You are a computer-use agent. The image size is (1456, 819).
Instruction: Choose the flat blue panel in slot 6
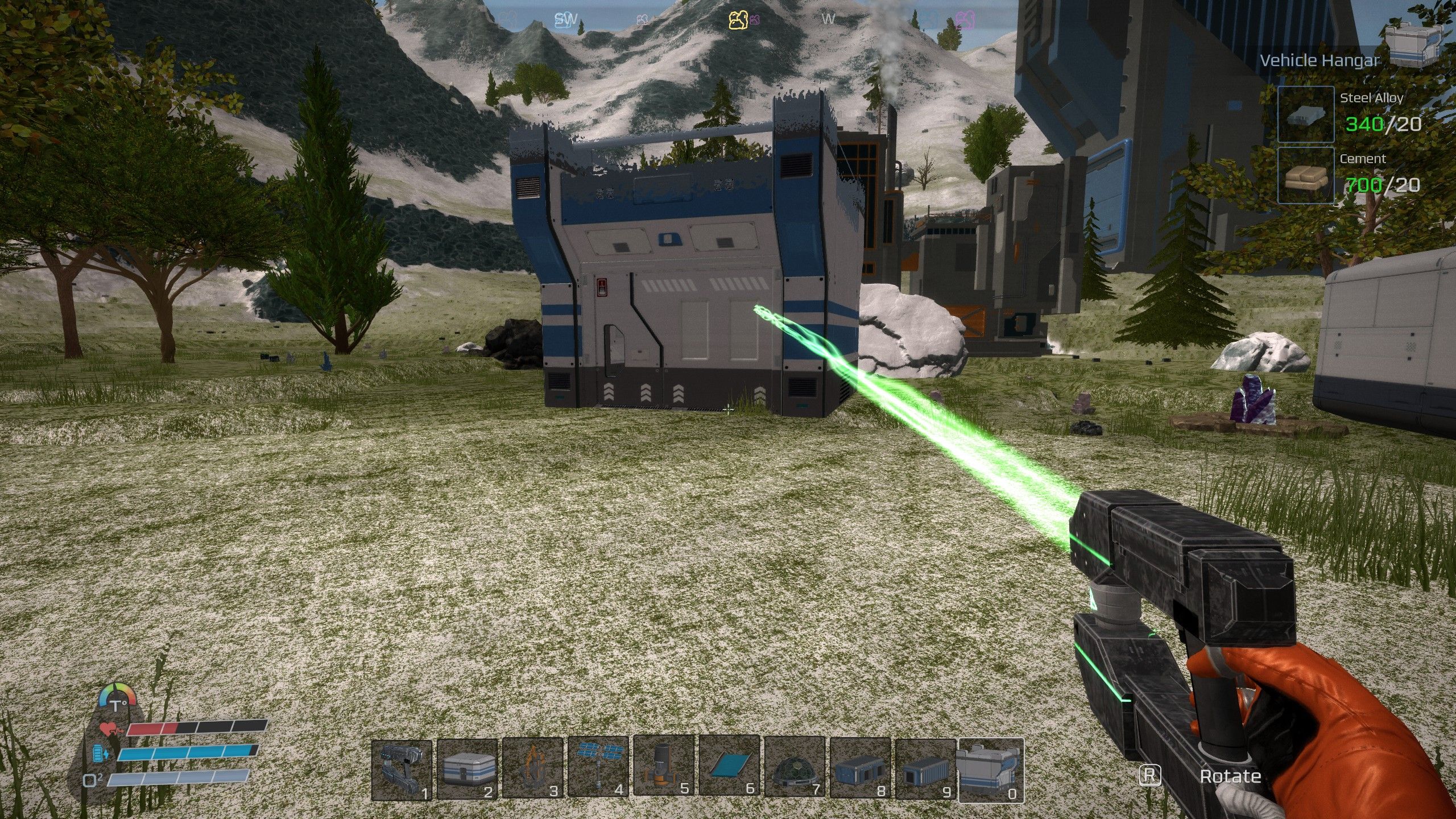coord(729,770)
